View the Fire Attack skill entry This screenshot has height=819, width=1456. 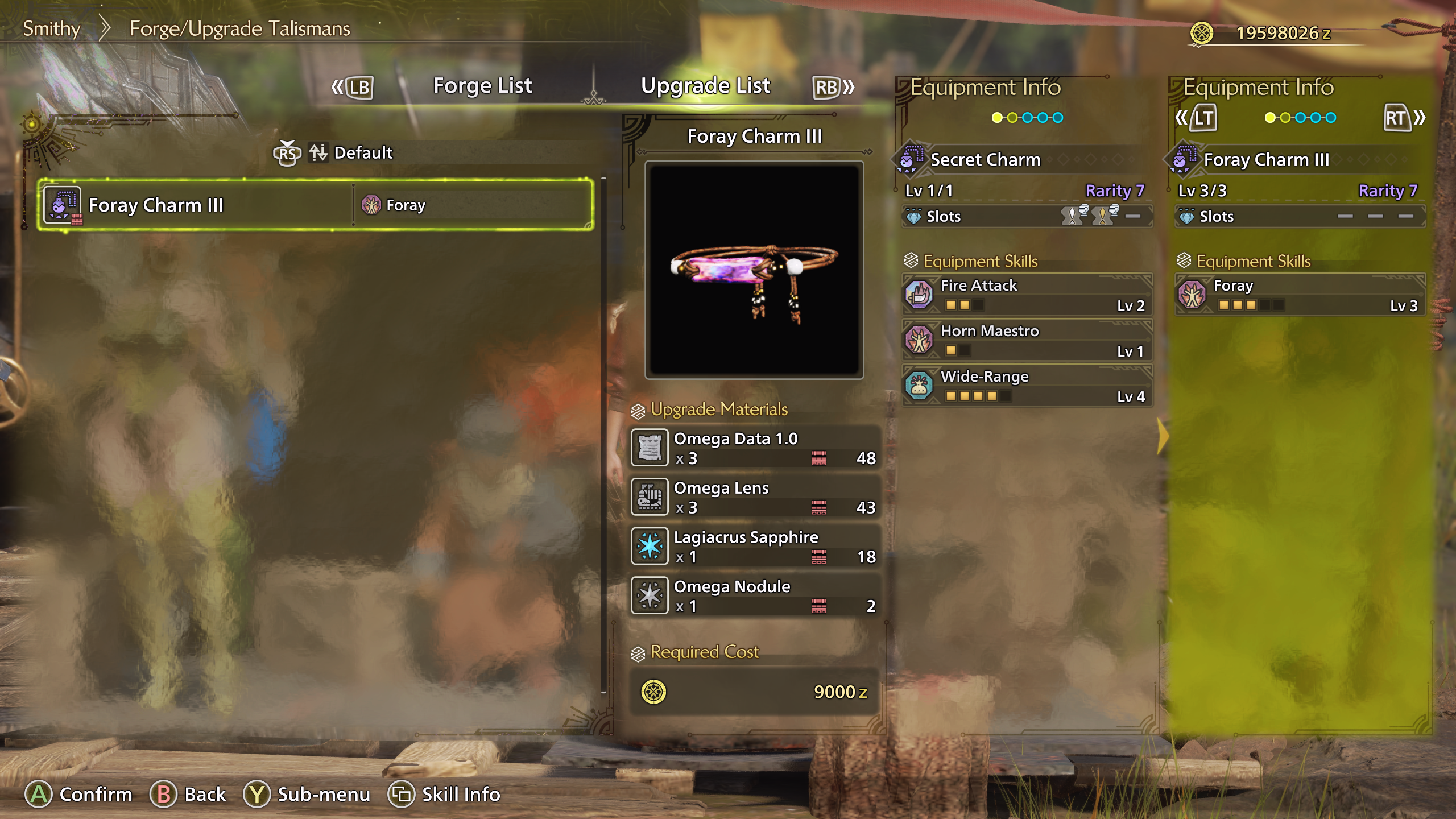(1027, 294)
